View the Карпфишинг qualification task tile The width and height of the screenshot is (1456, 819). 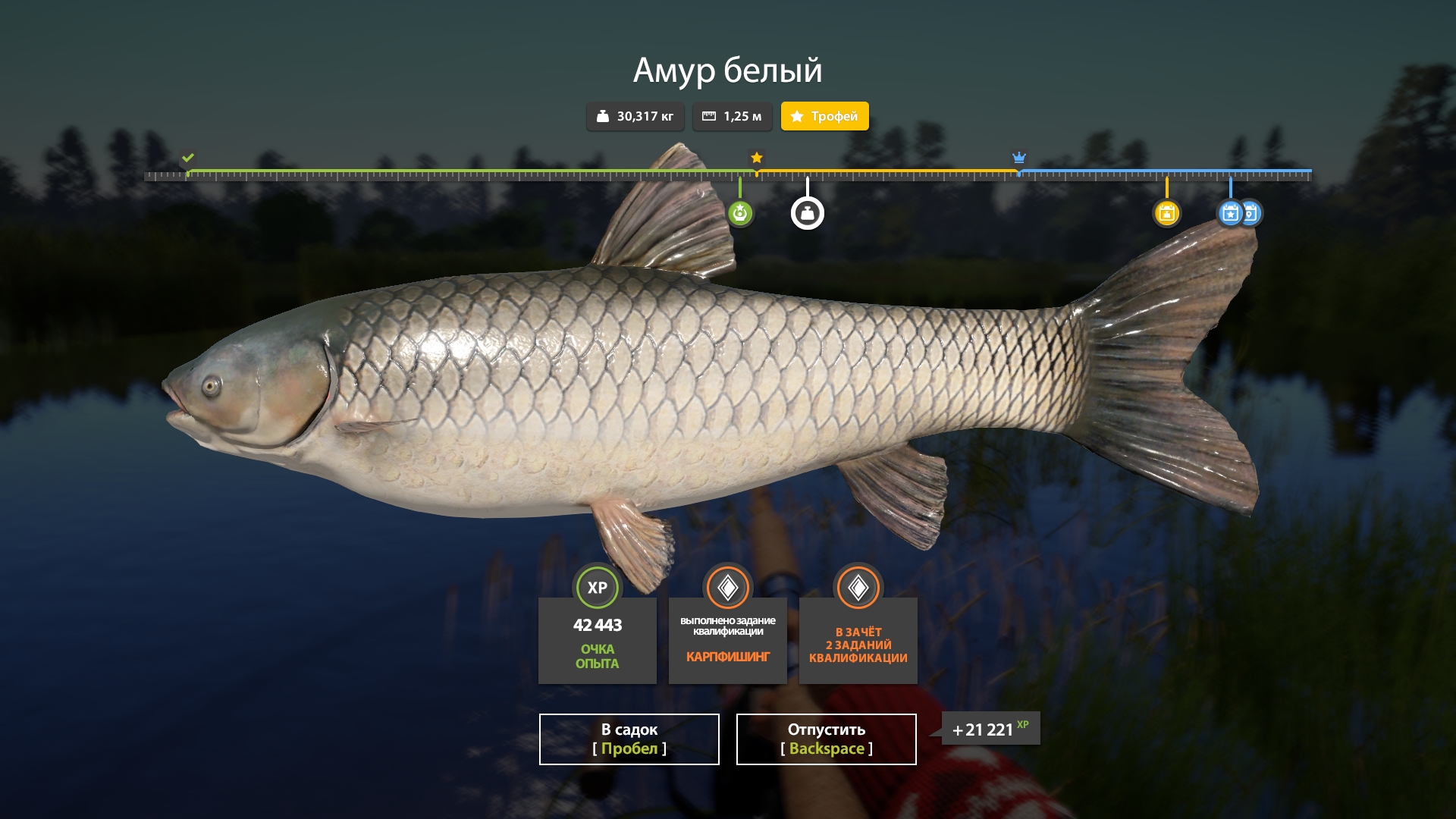point(728,639)
